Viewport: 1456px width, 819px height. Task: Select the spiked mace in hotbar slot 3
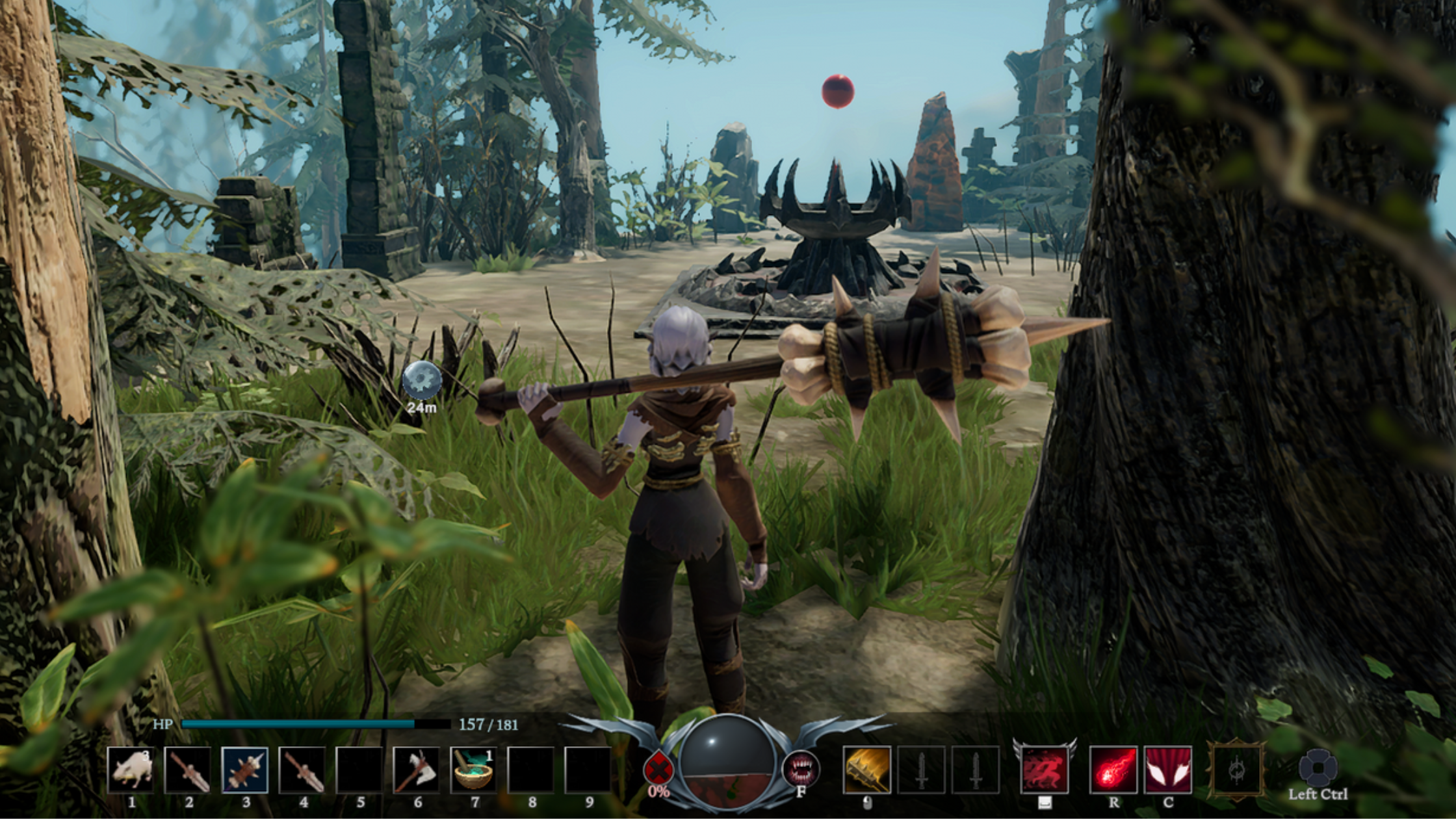244,770
